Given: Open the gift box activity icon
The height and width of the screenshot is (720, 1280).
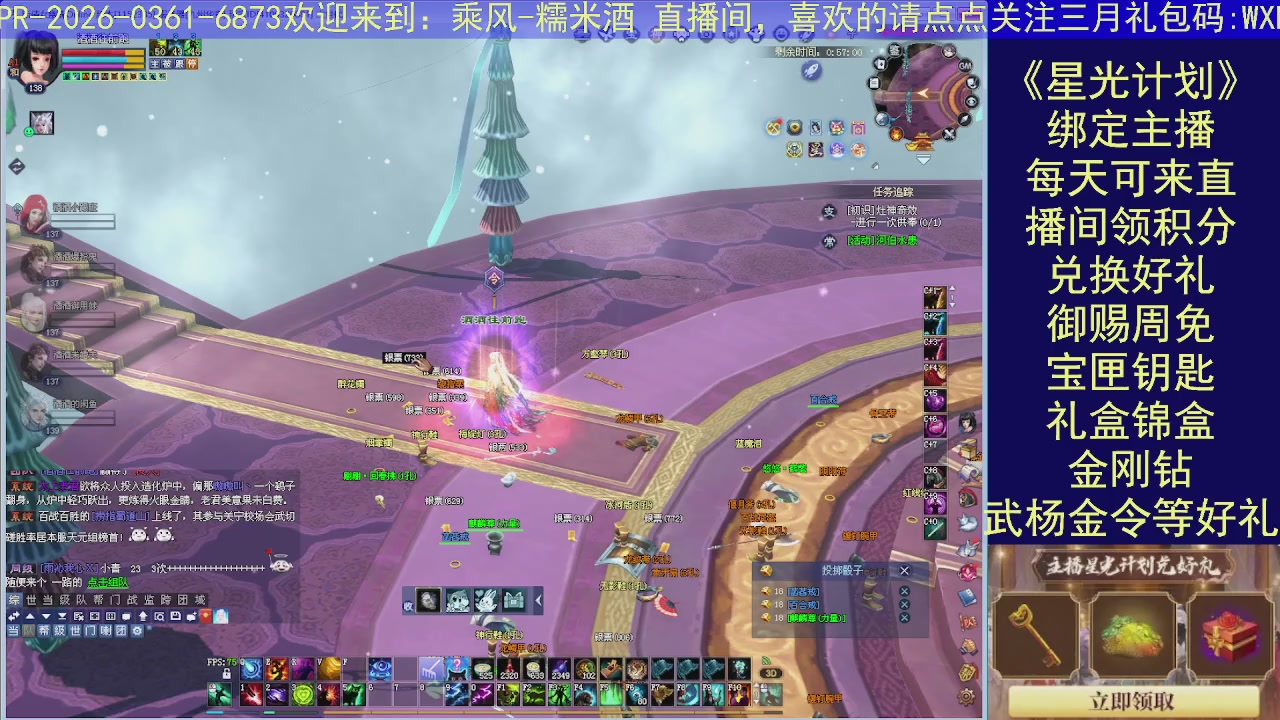Looking at the screenshot, I should [859, 128].
